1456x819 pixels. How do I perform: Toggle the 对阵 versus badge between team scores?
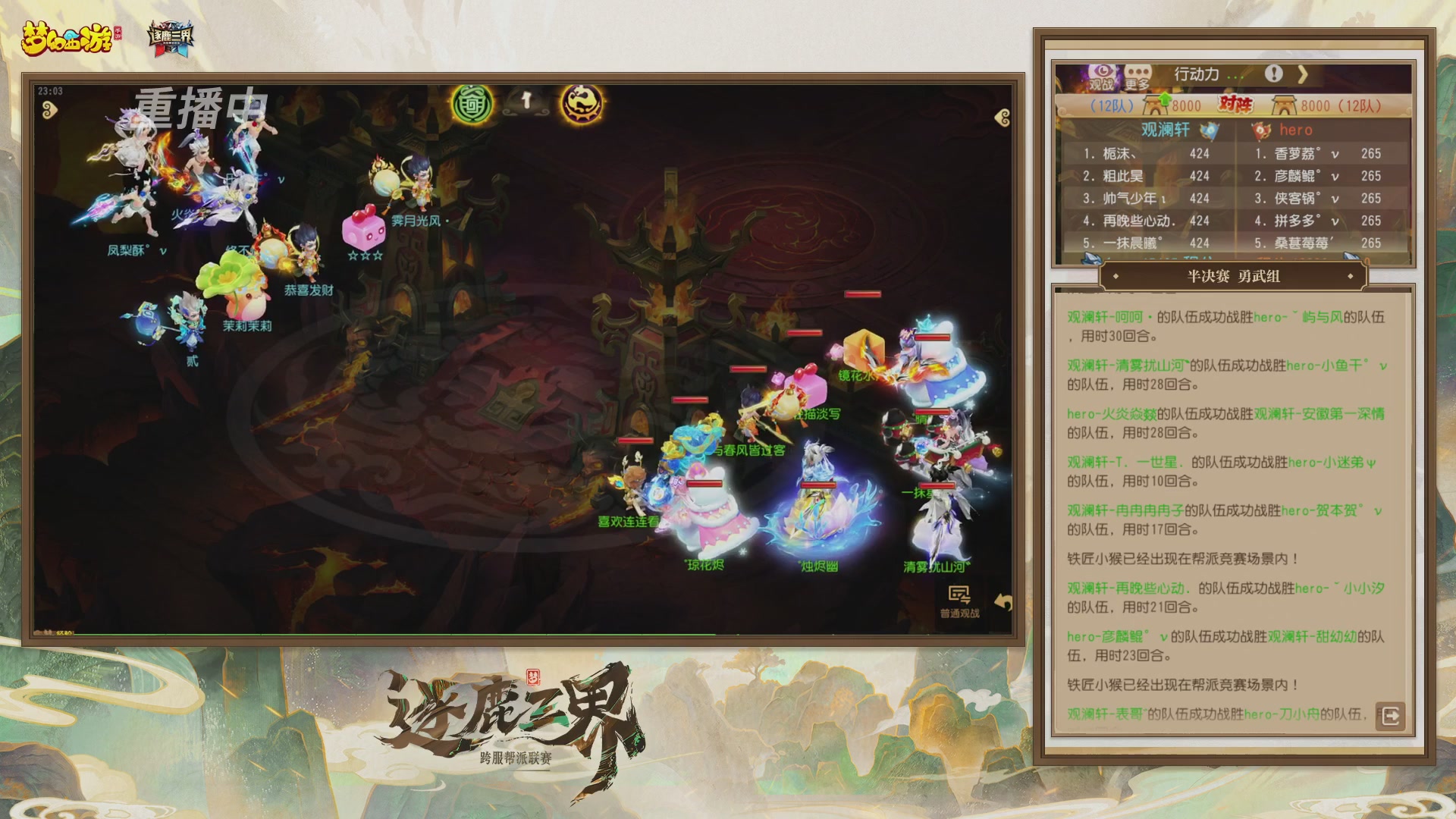1235,105
